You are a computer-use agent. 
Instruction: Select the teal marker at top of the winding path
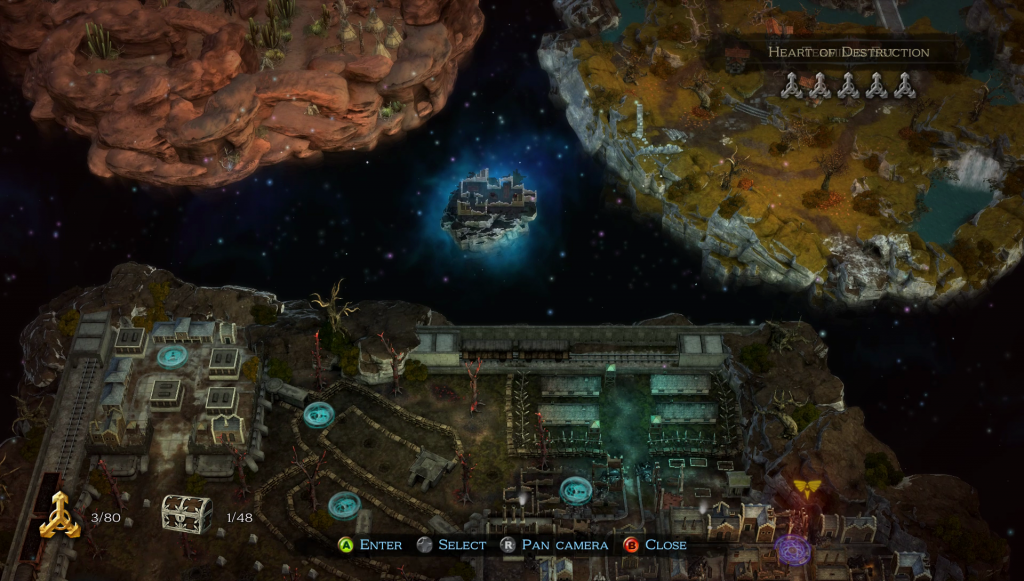click(x=319, y=413)
